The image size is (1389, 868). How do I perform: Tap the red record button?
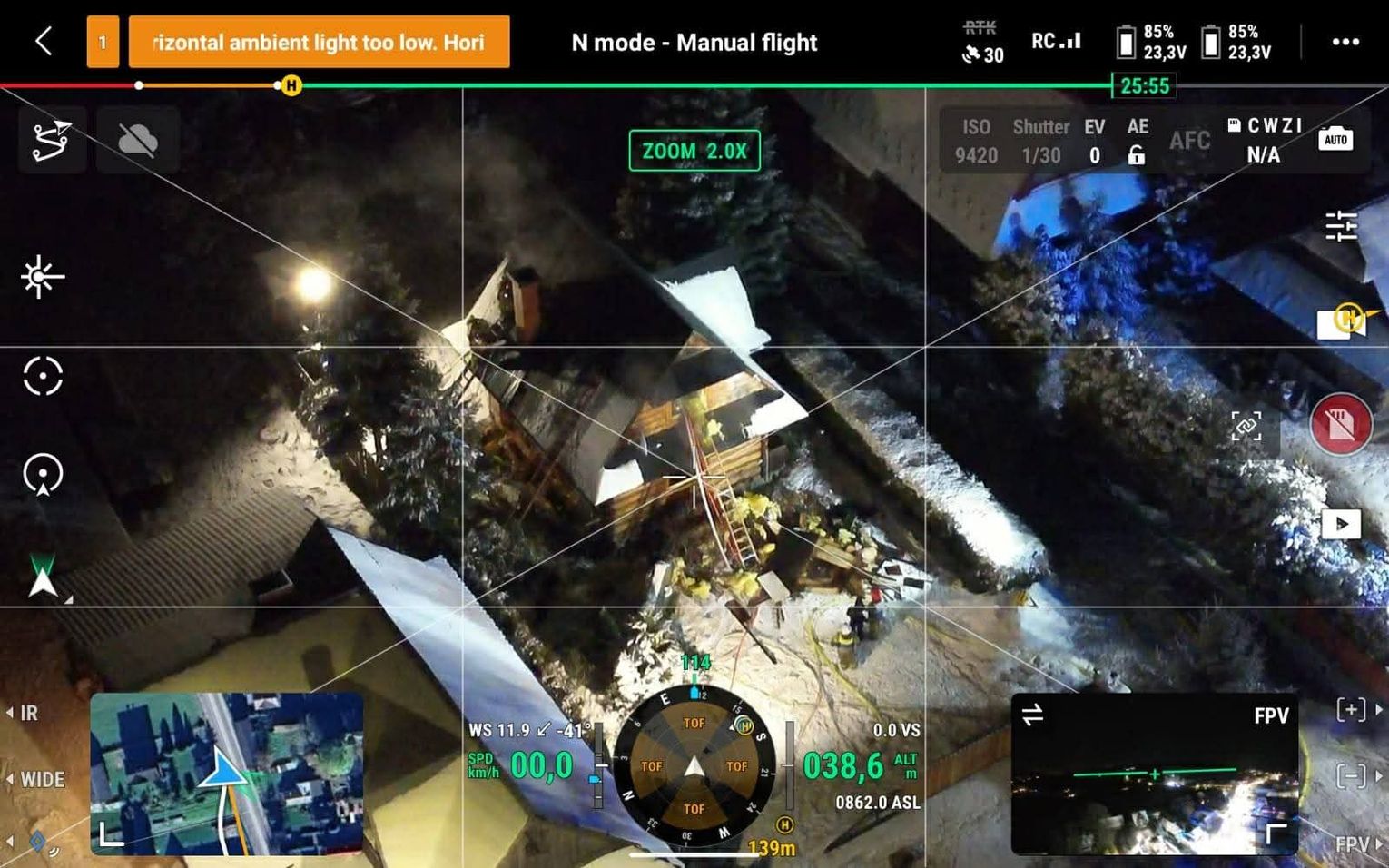[x=1341, y=424]
